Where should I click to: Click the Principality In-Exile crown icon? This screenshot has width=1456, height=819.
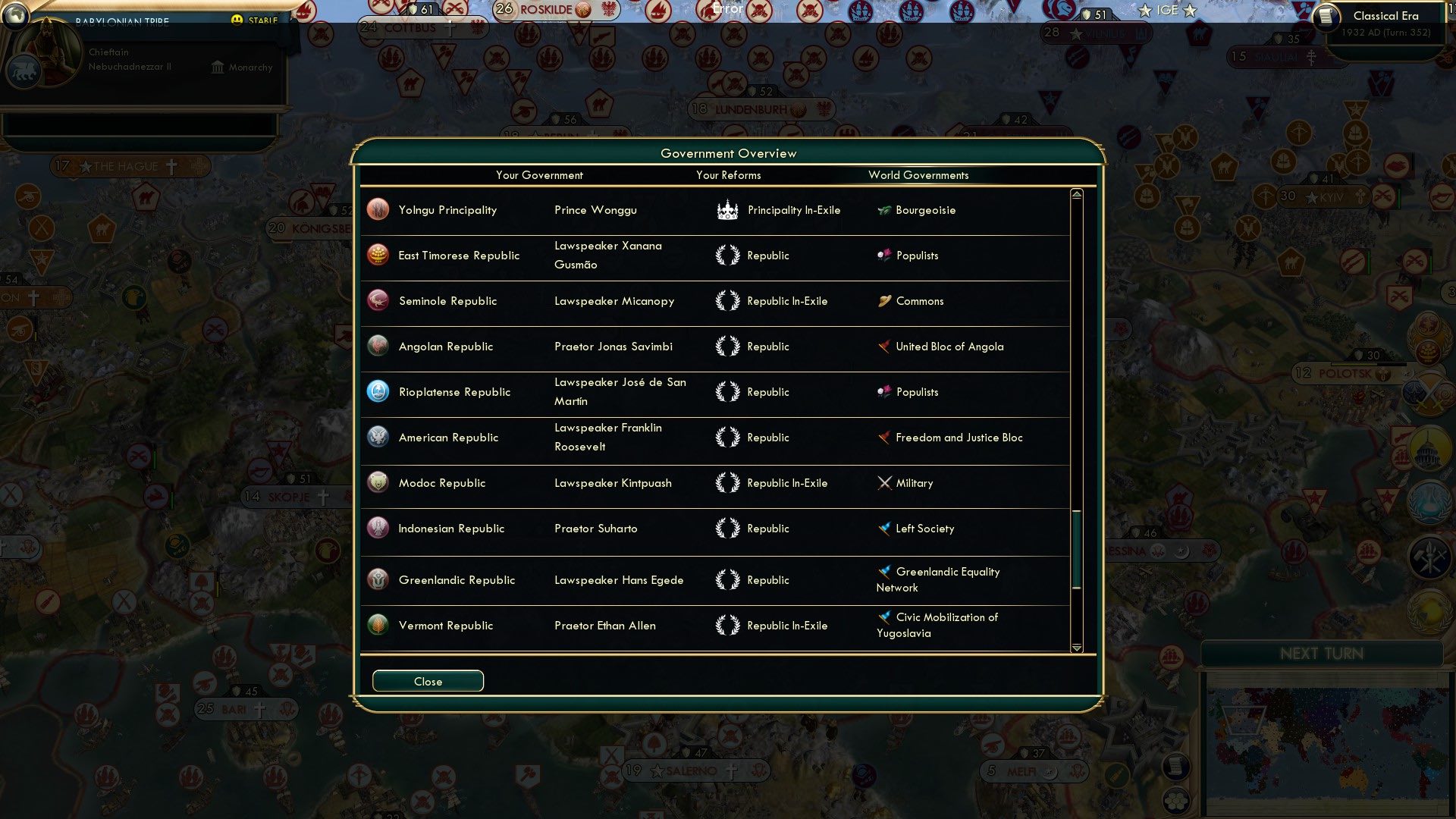tap(727, 210)
